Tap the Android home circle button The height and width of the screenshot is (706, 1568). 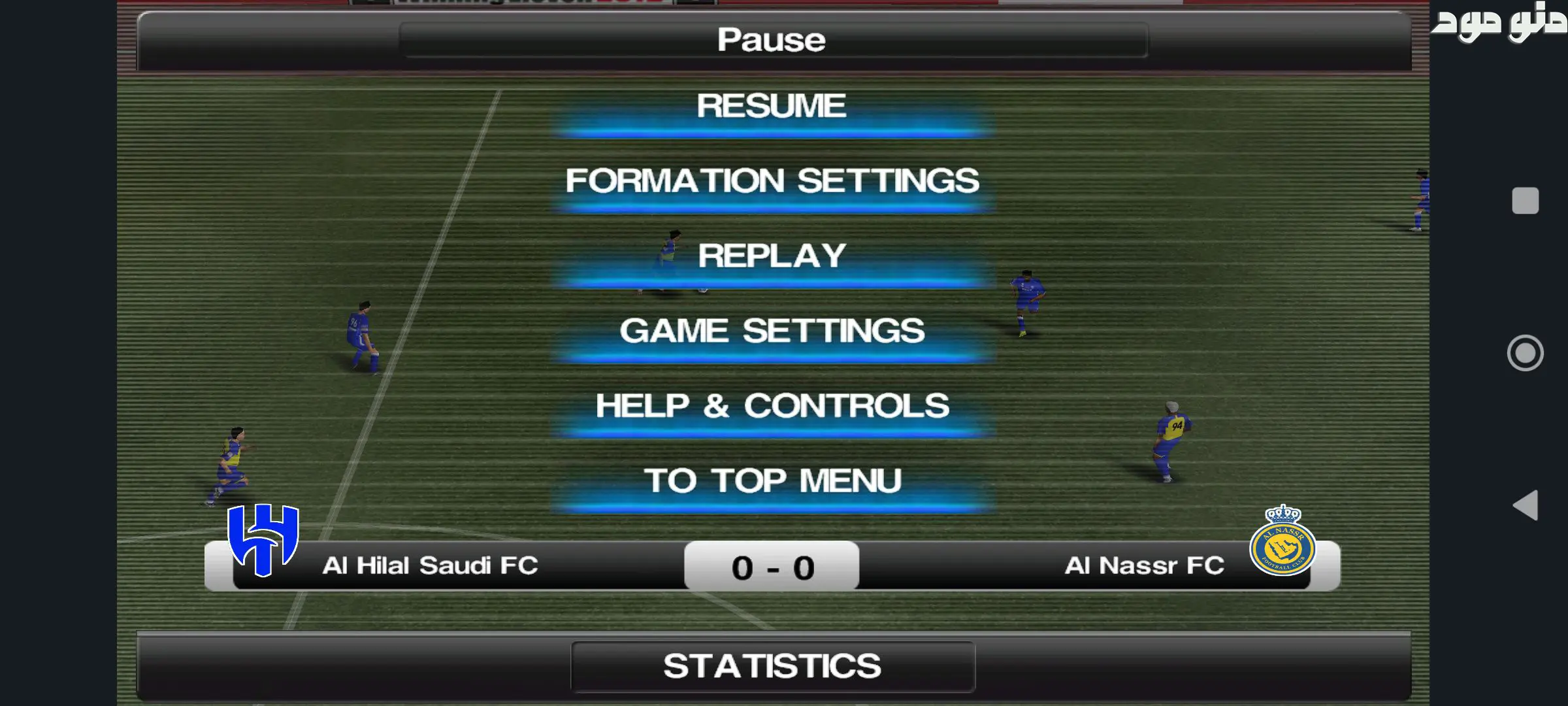(1525, 353)
